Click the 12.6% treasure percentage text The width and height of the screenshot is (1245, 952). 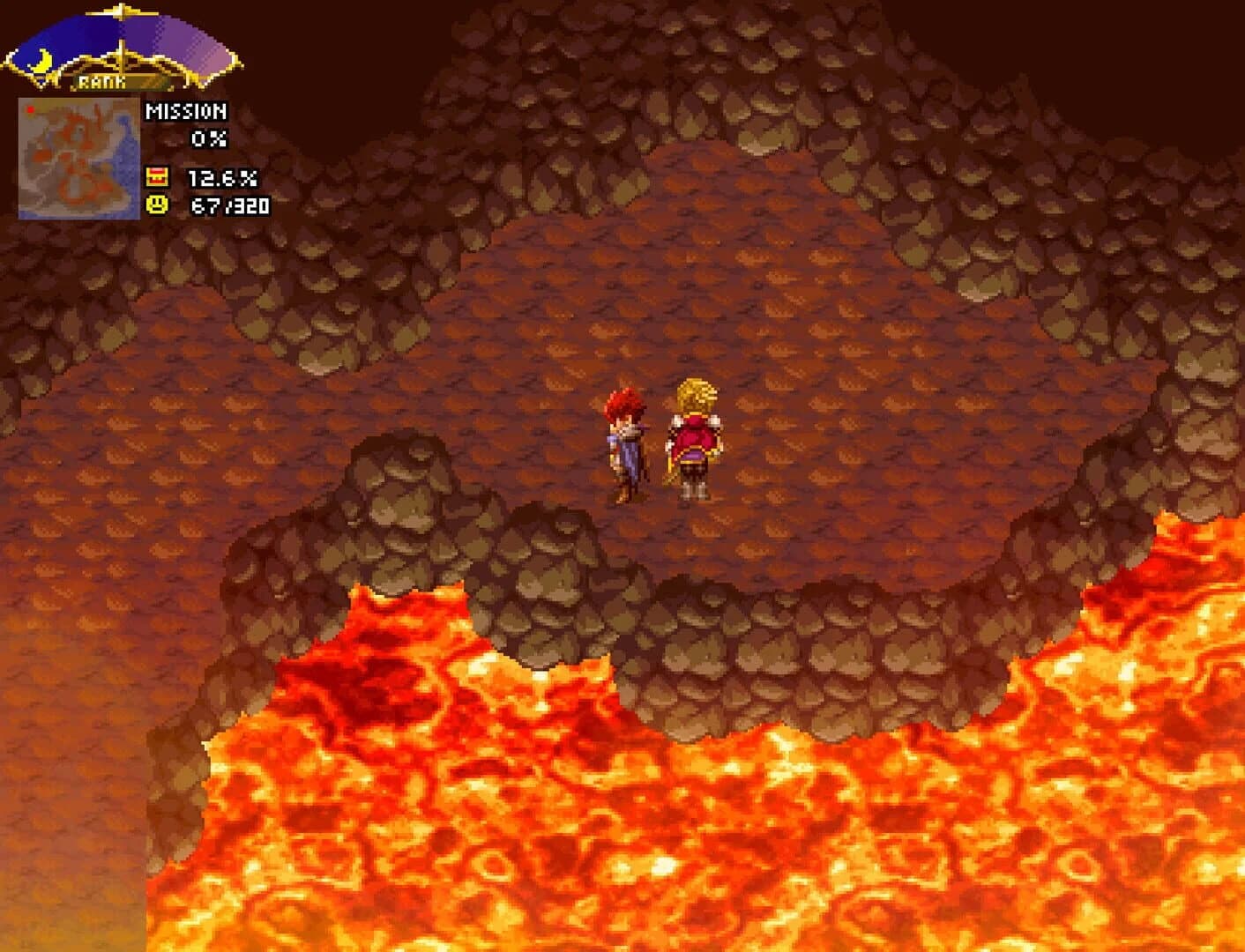pyautogui.click(x=223, y=177)
